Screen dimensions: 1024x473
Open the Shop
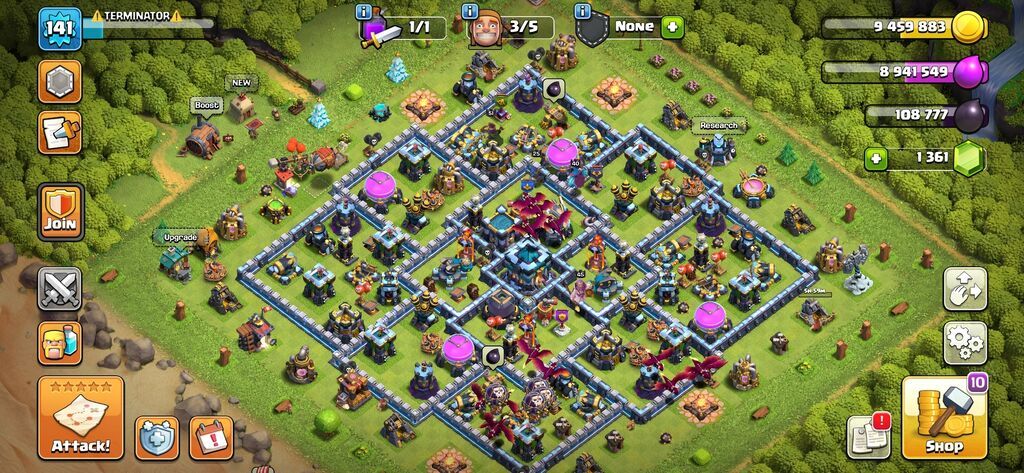tap(944, 418)
